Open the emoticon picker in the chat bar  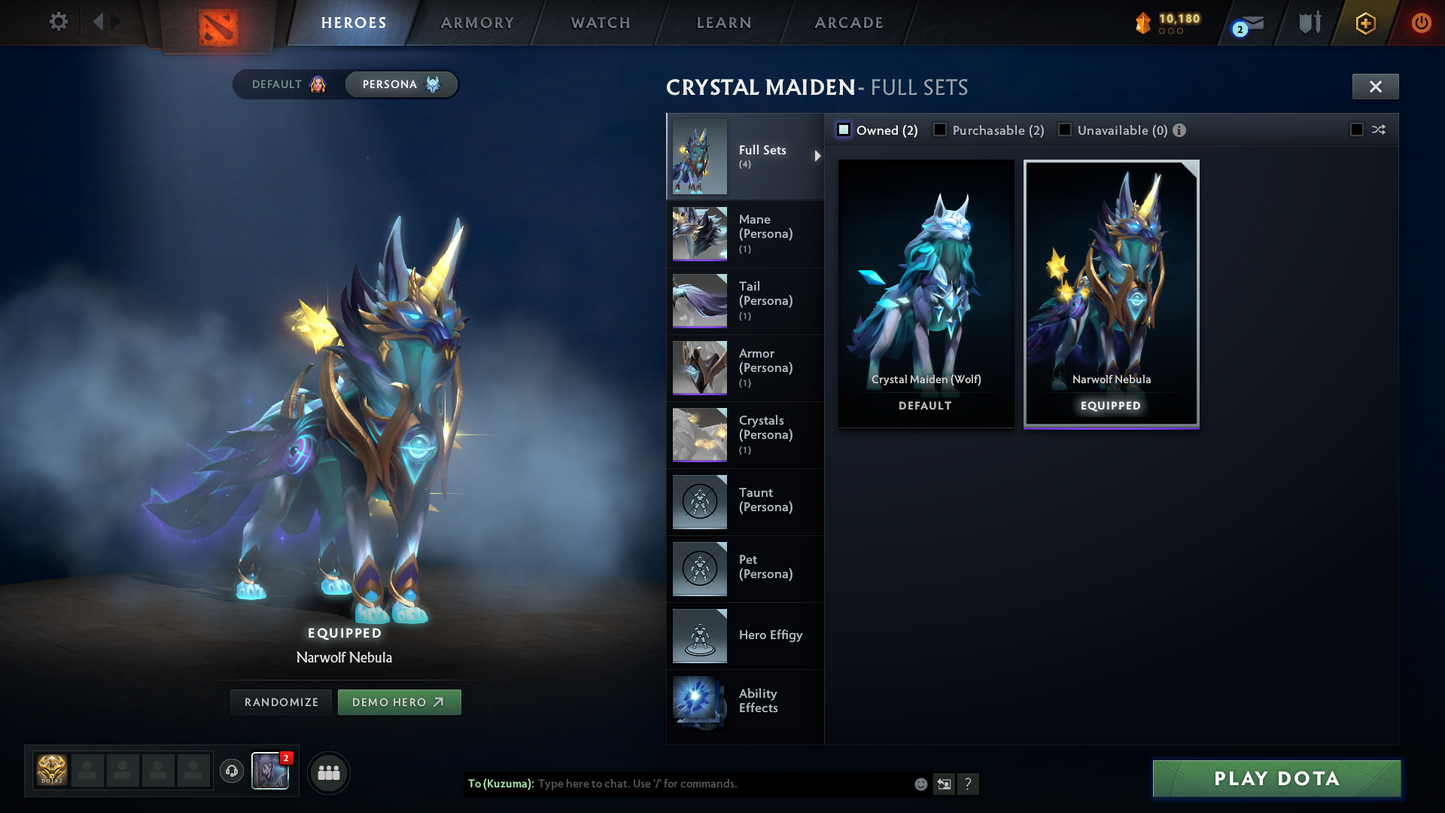click(919, 784)
